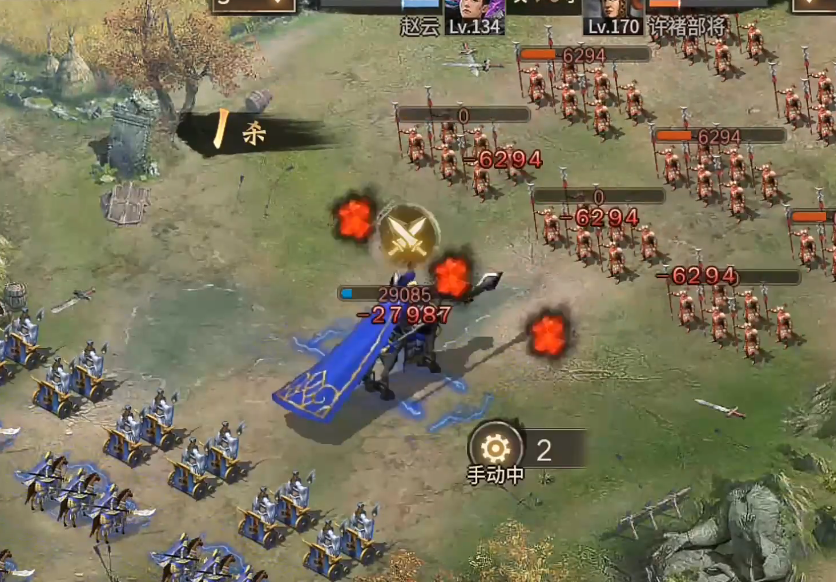Toggle the manual mode gear button
Image resolution: width=836 pixels, height=582 pixels.
click(496, 446)
